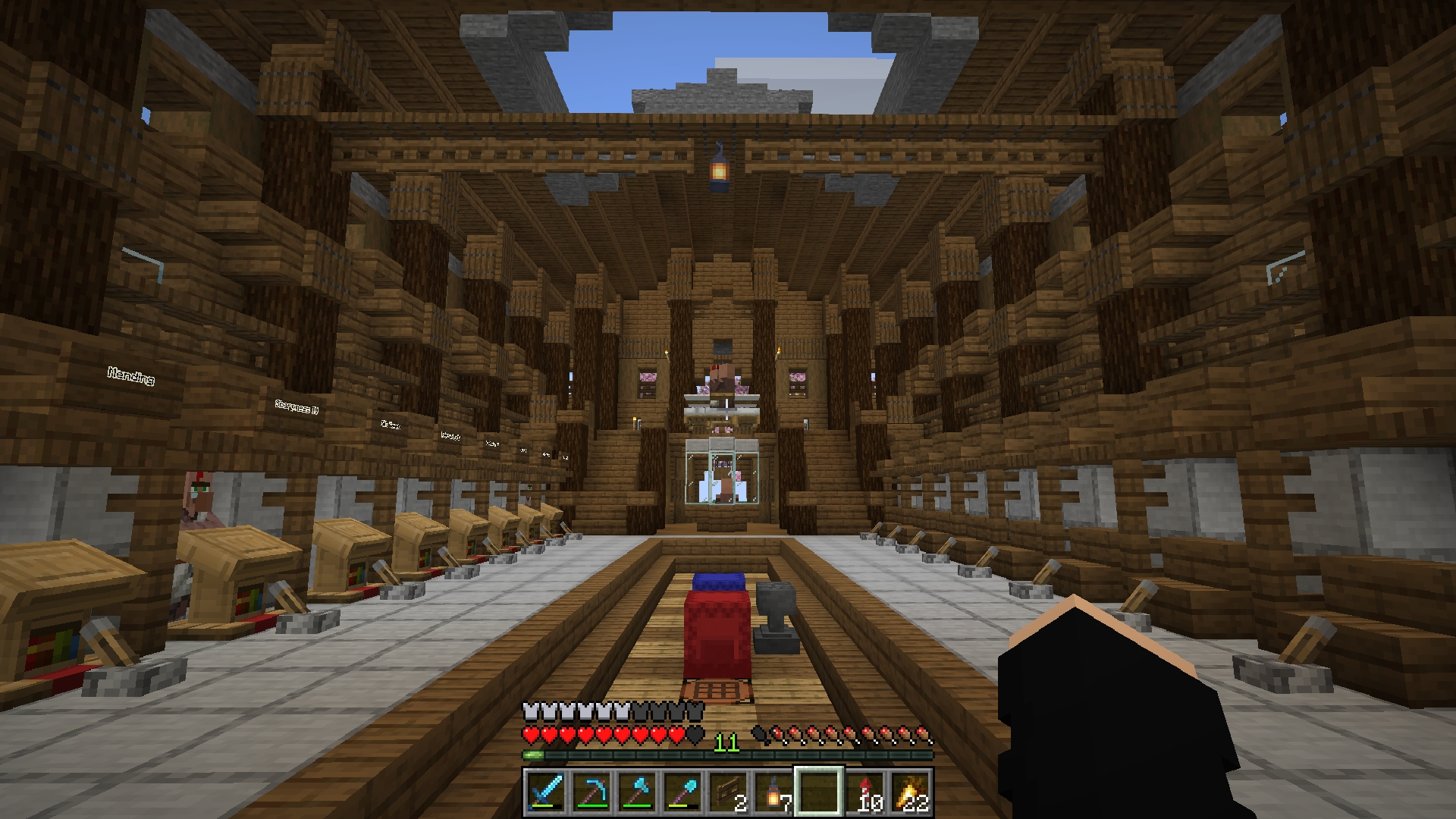Choose the diamond axe in the hotbar
This screenshot has height=819, width=1456.
pos(637,792)
